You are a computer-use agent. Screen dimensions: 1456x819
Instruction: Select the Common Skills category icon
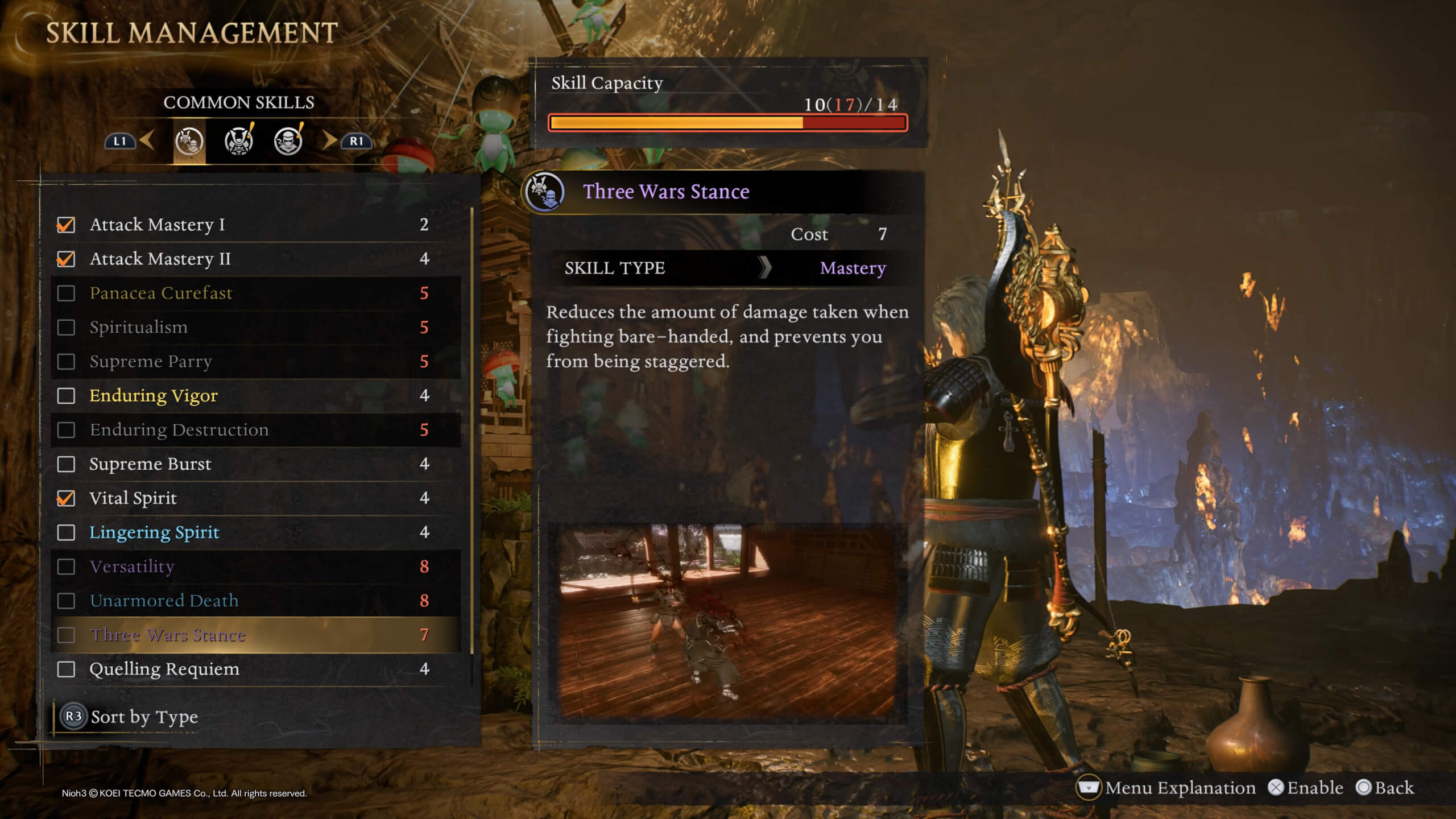click(189, 142)
